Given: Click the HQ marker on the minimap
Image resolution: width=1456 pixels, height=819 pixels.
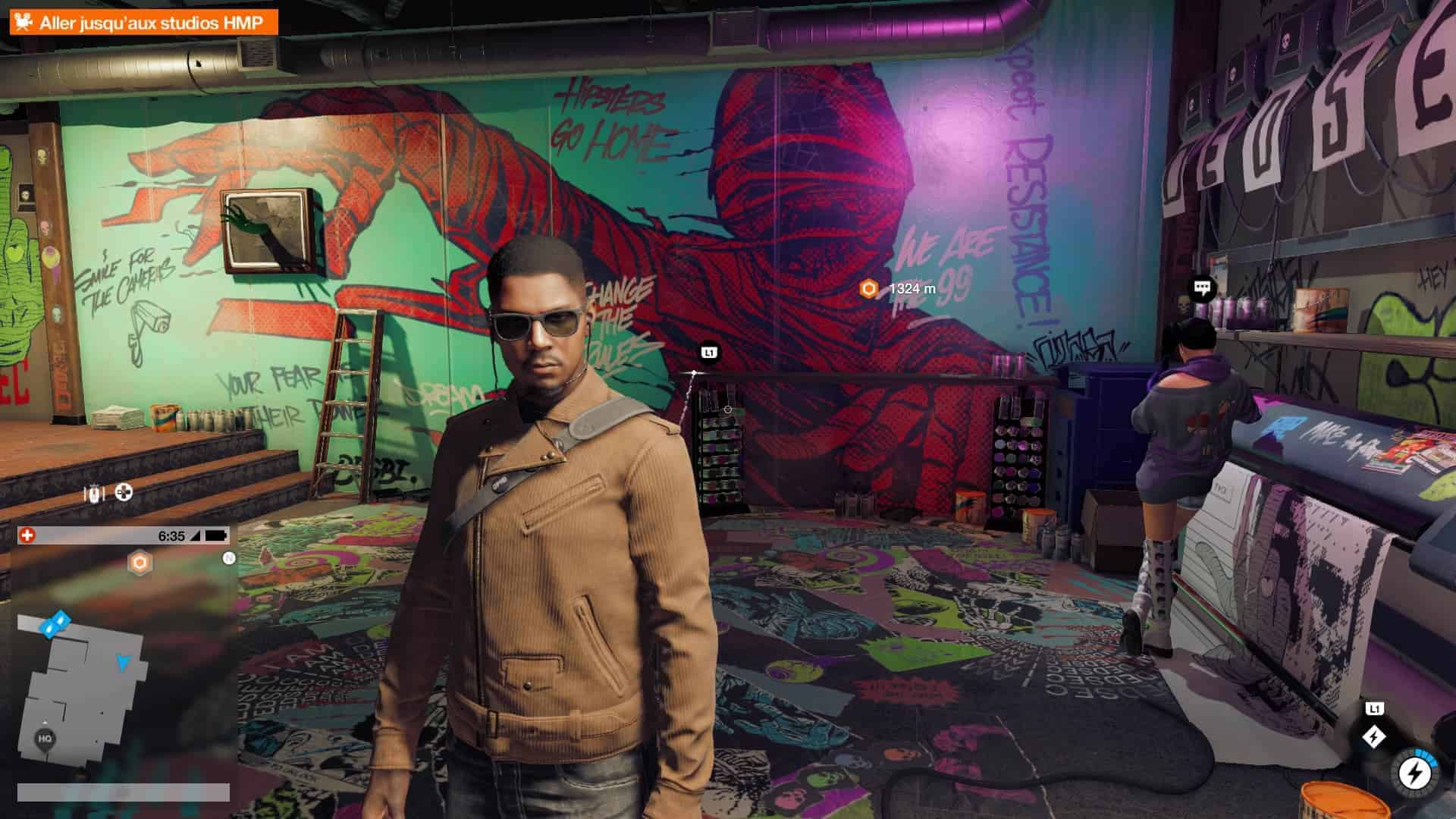Looking at the screenshot, I should (x=45, y=739).
